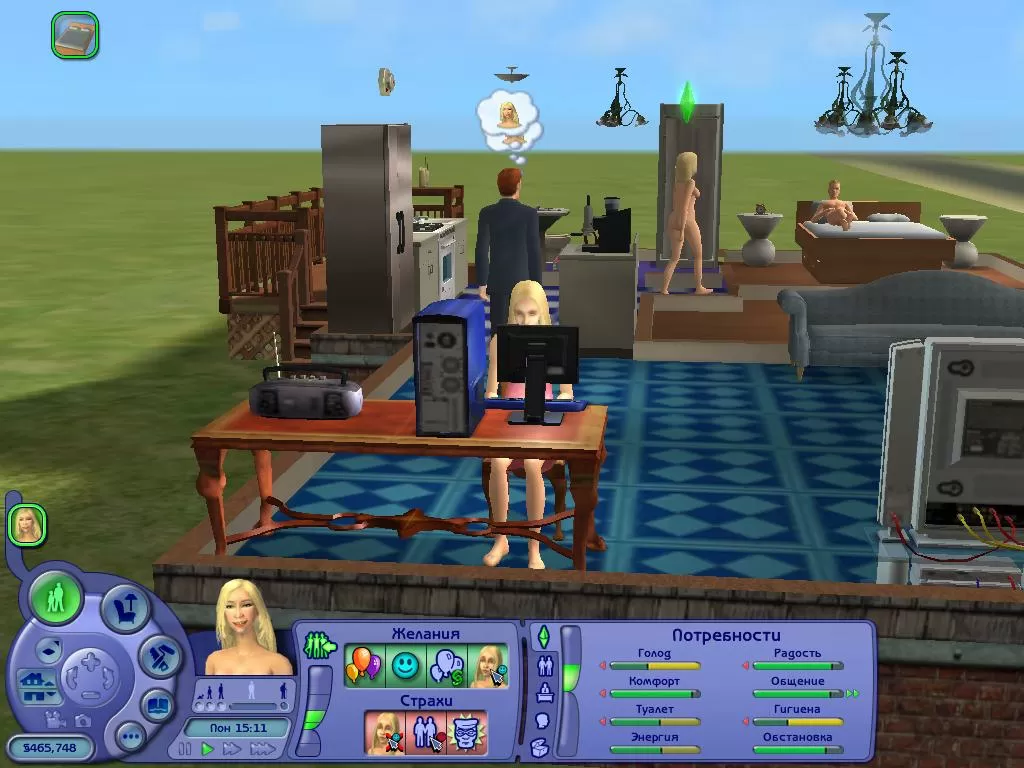Open the relationships panel tab with two figures

pyautogui.click(x=545, y=665)
